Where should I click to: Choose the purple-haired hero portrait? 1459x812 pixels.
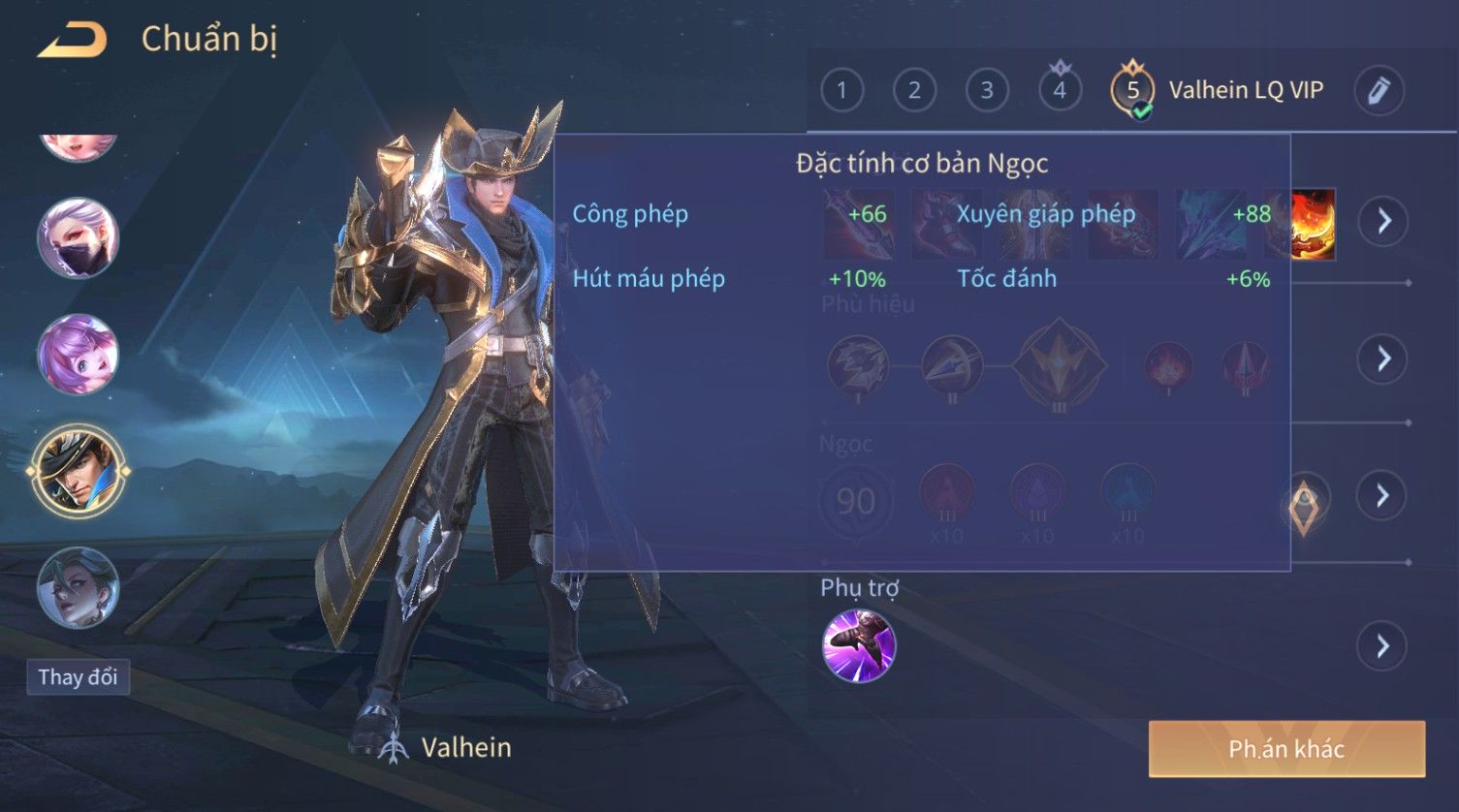78,355
